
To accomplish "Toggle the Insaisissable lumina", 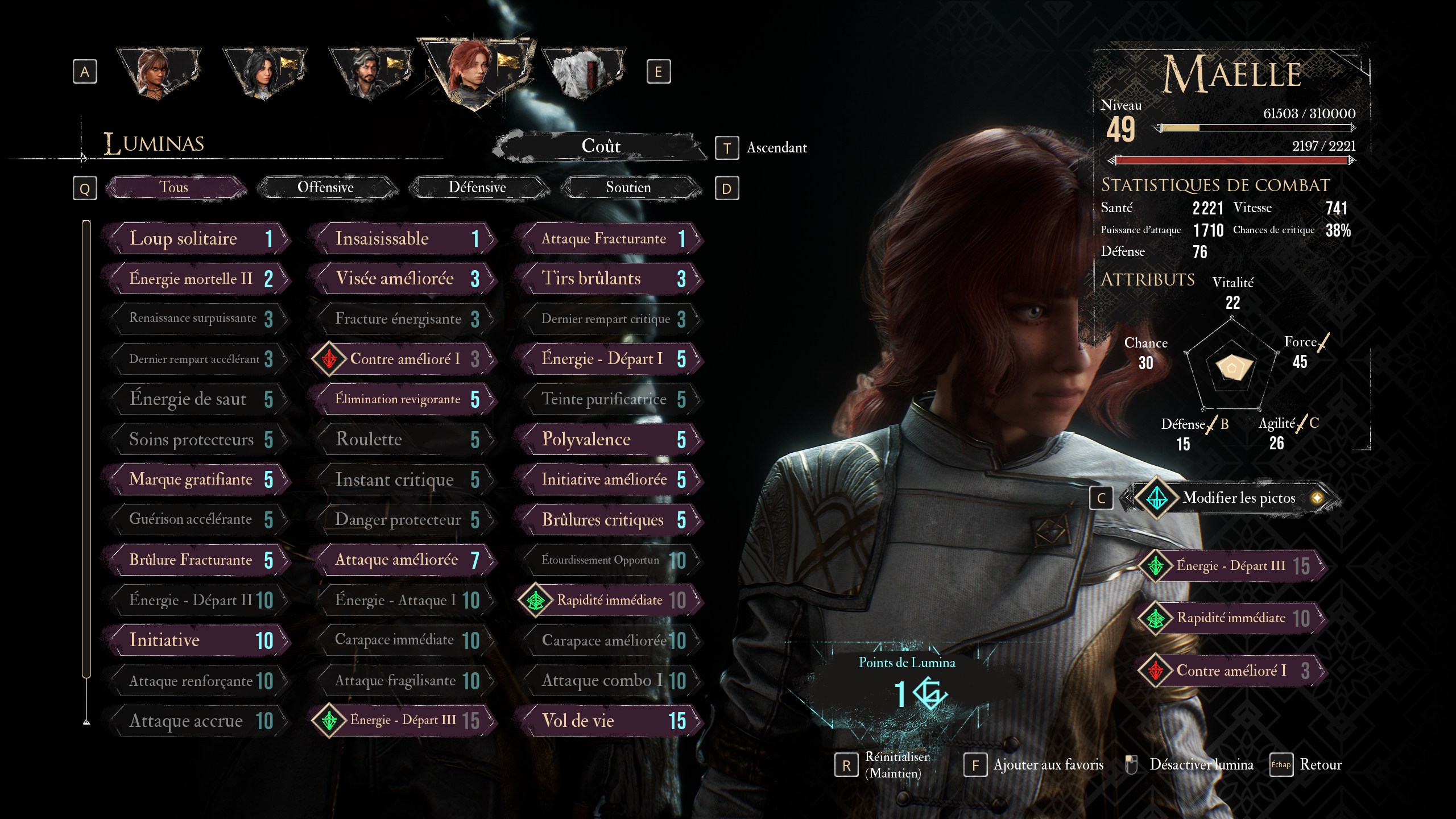I will point(403,238).
